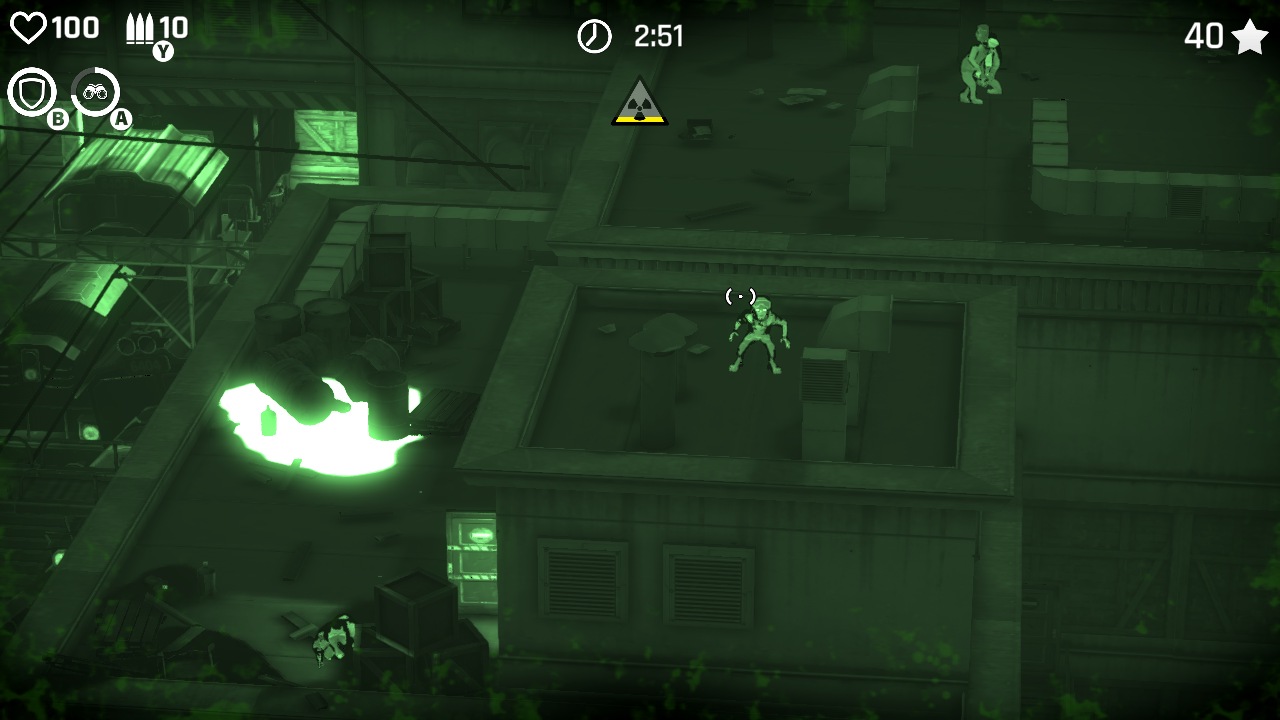
Task: Click the heart health icon
Action: (x=30, y=27)
